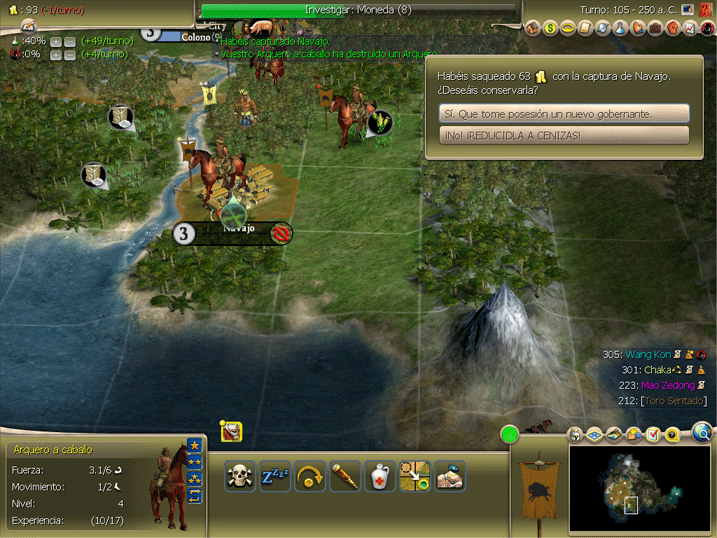The image size is (717, 538).
Task: Open the financial advisor dollar icon
Action: [x=550, y=28]
